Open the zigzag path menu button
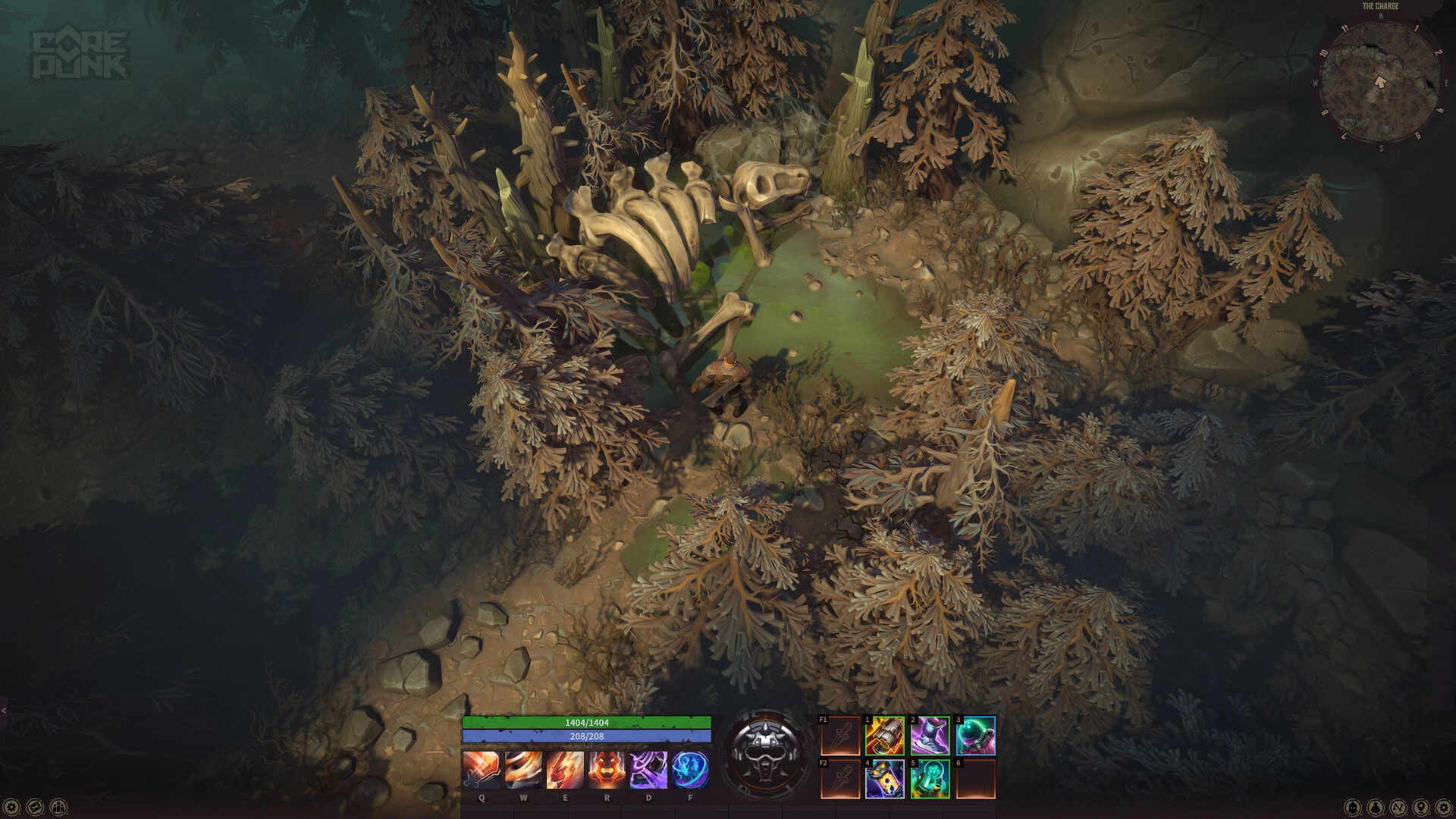 [1398, 807]
